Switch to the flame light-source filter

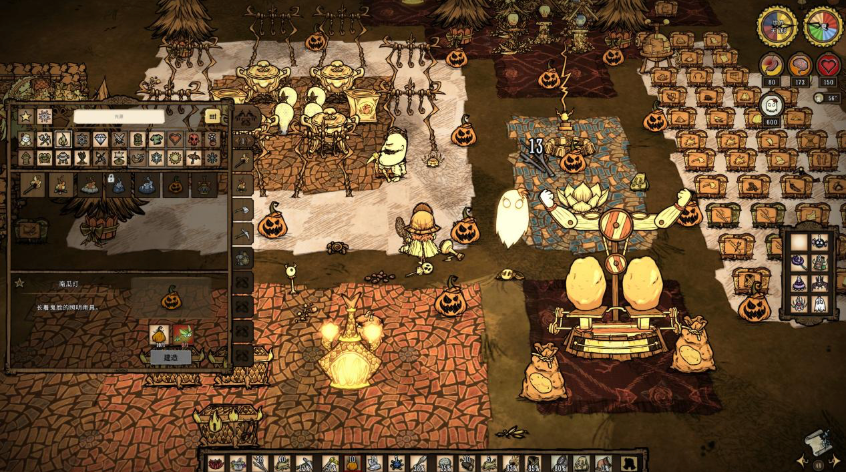coord(63,140)
